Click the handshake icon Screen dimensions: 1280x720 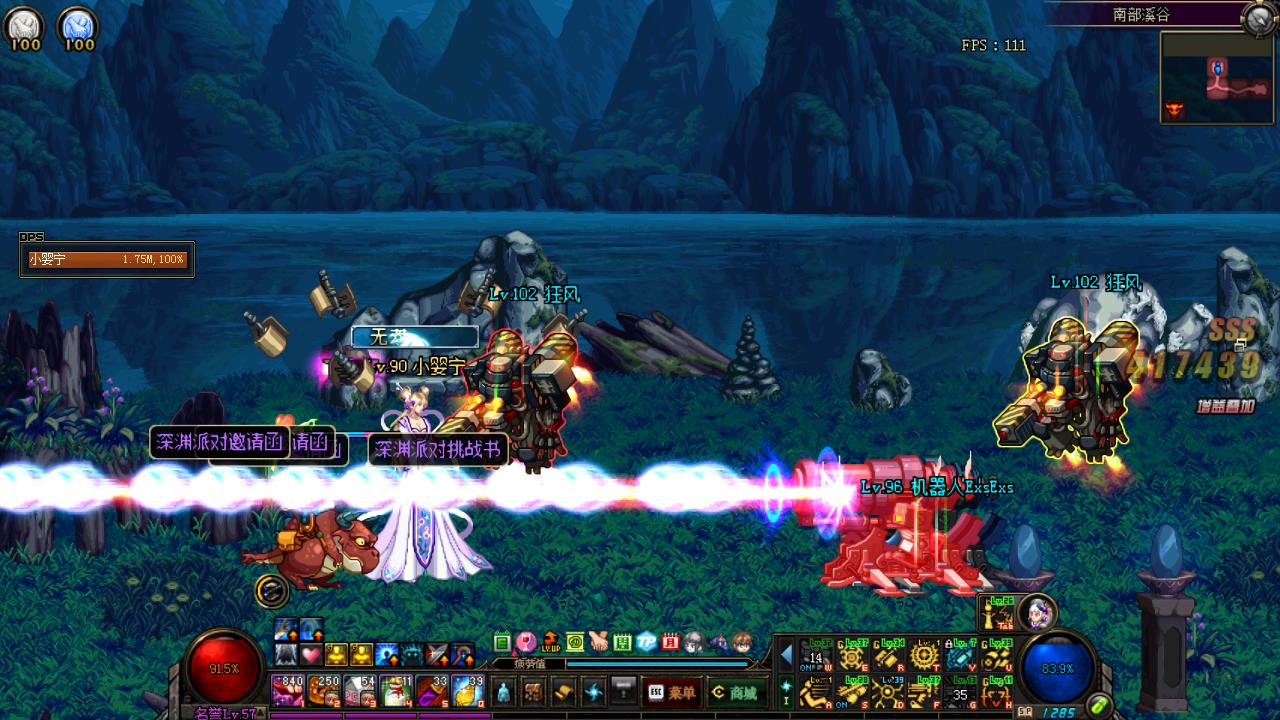(x=599, y=642)
